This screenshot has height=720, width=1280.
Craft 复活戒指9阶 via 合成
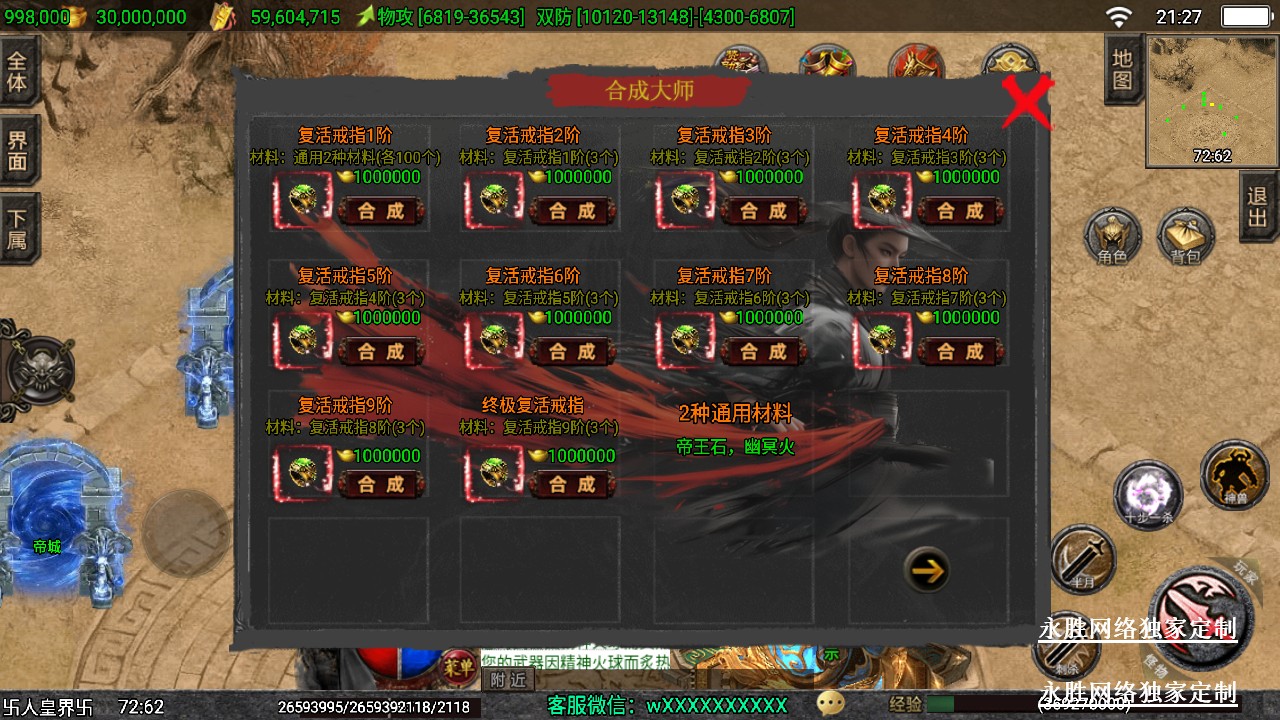click(381, 485)
